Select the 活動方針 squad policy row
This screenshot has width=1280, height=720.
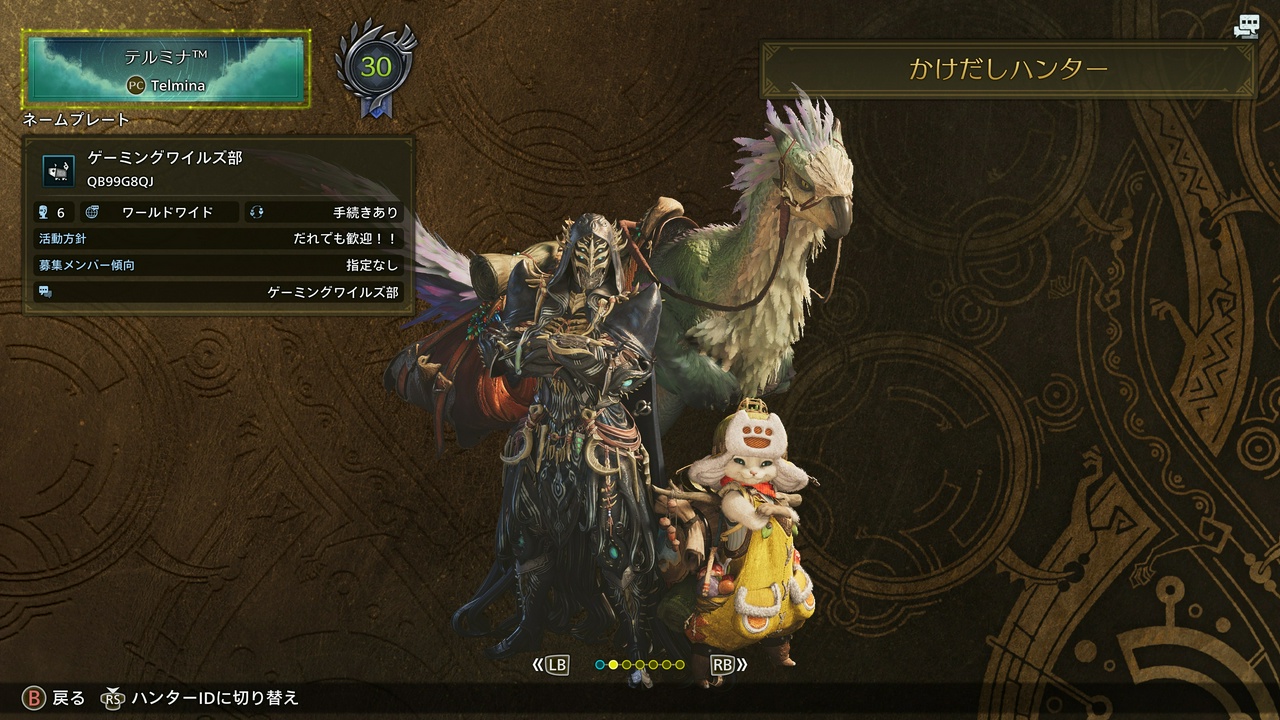point(218,239)
